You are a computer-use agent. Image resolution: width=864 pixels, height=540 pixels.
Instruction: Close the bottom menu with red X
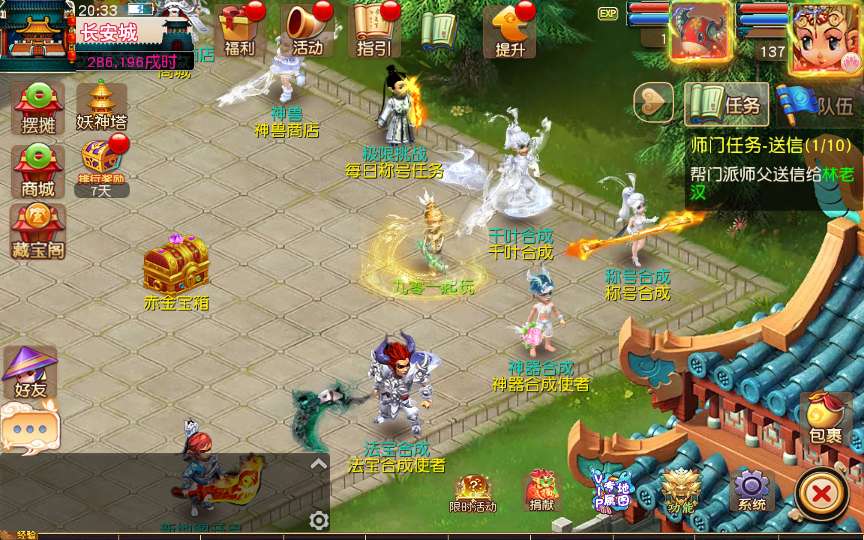point(822,493)
